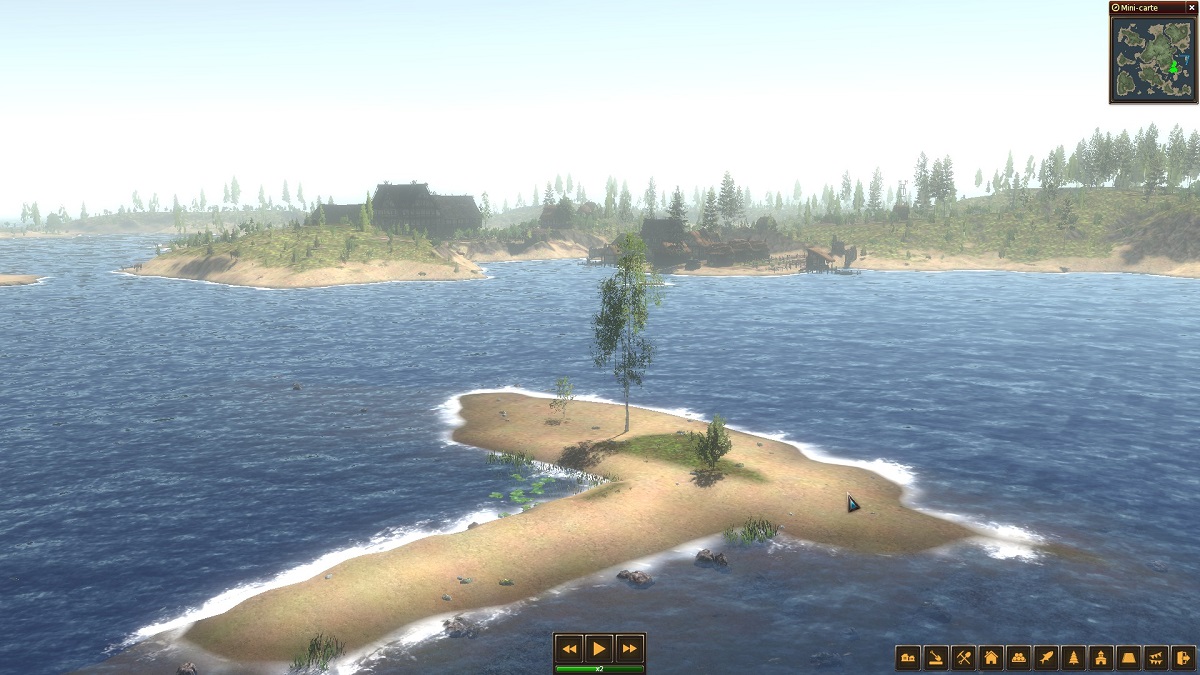Close the Mini-carte window

1191,7
